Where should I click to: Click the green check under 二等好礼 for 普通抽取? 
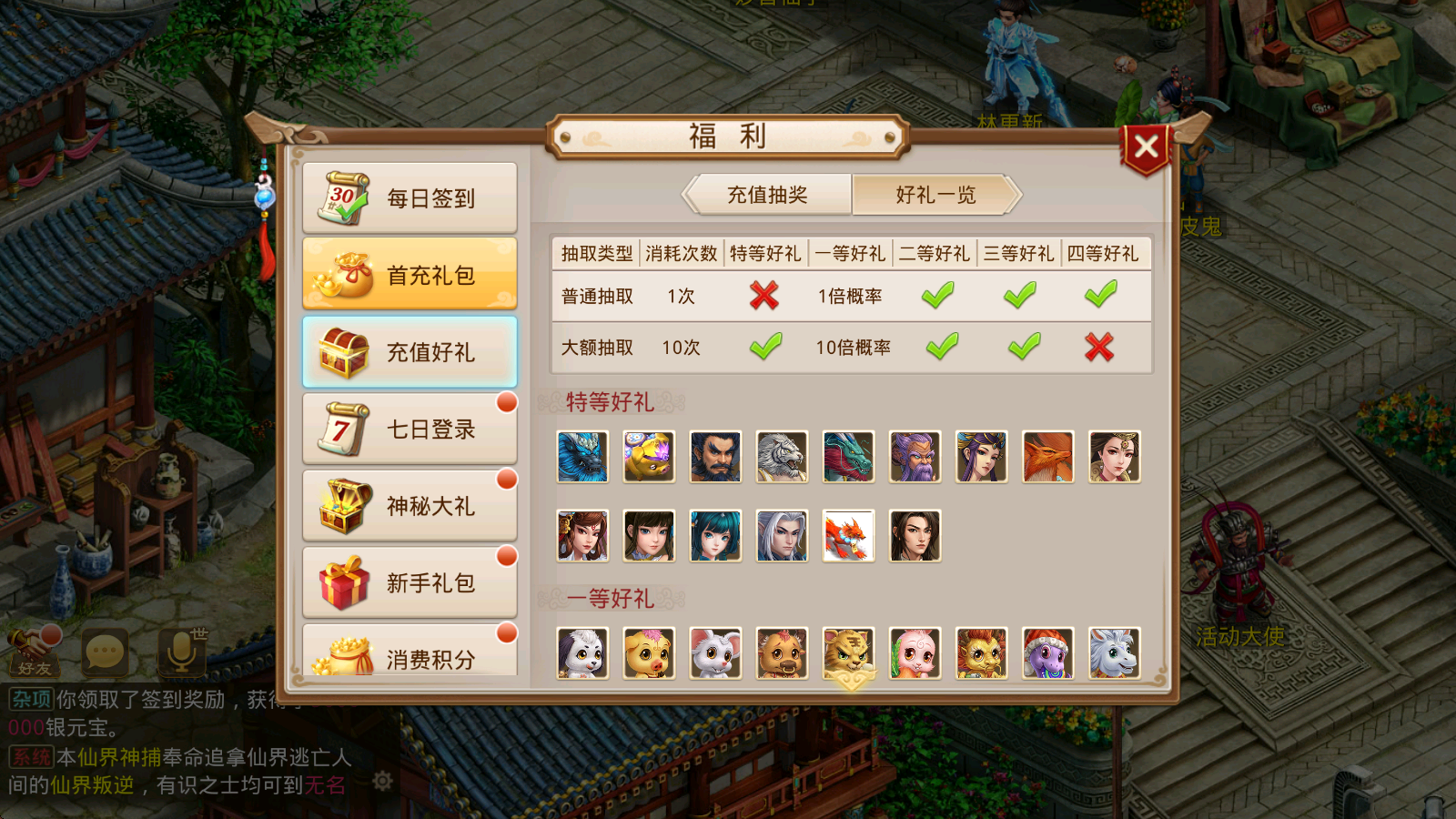click(x=937, y=295)
